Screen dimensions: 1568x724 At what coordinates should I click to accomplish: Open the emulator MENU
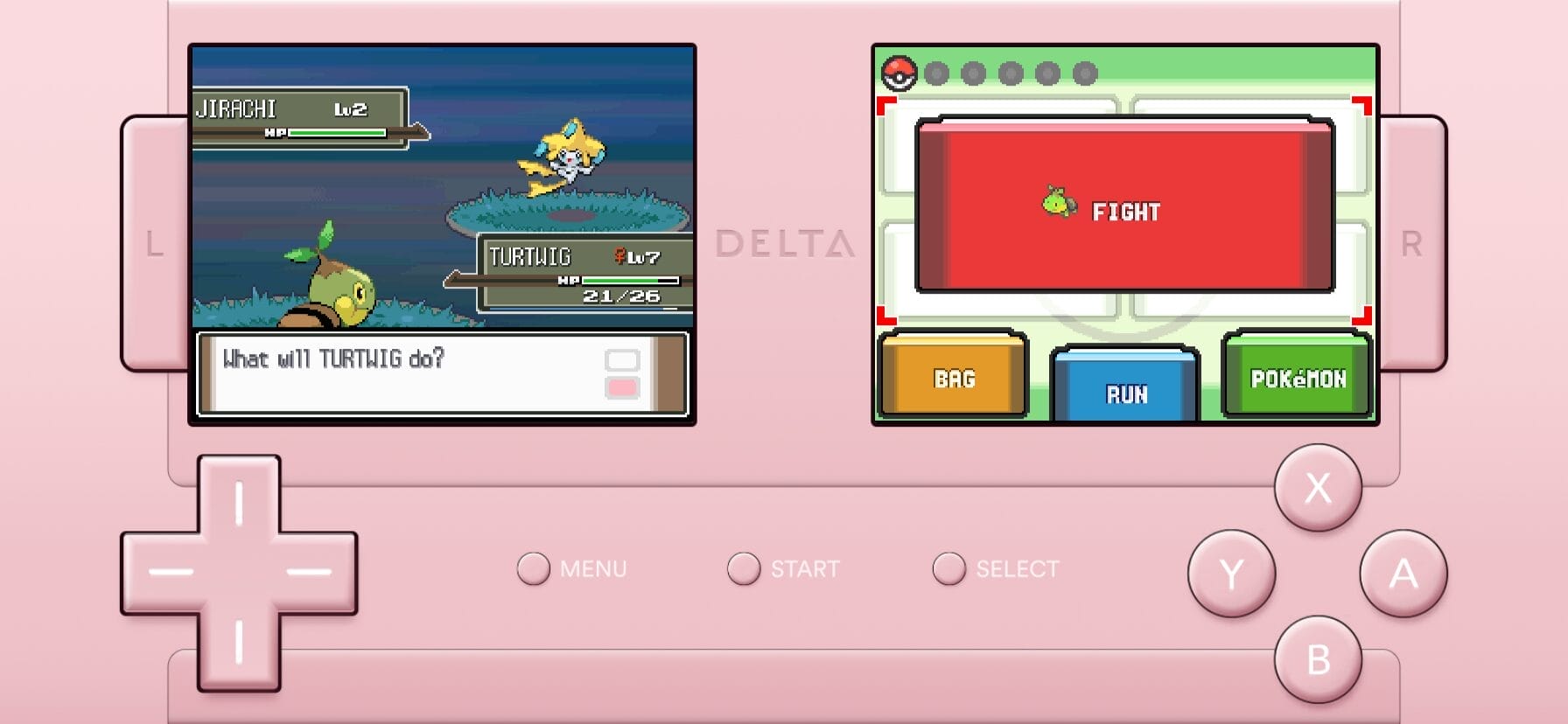tap(534, 568)
